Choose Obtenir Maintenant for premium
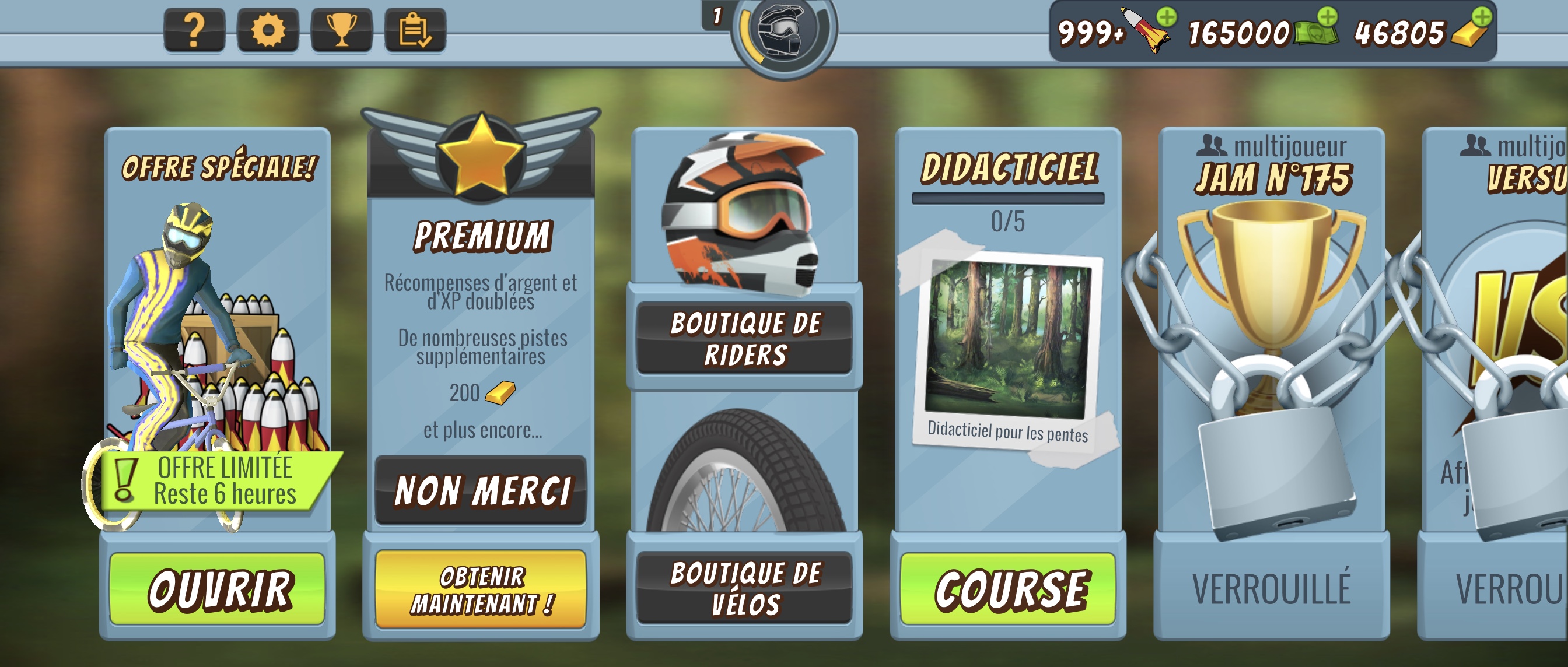This screenshot has width=1568, height=667. [x=481, y=589]
